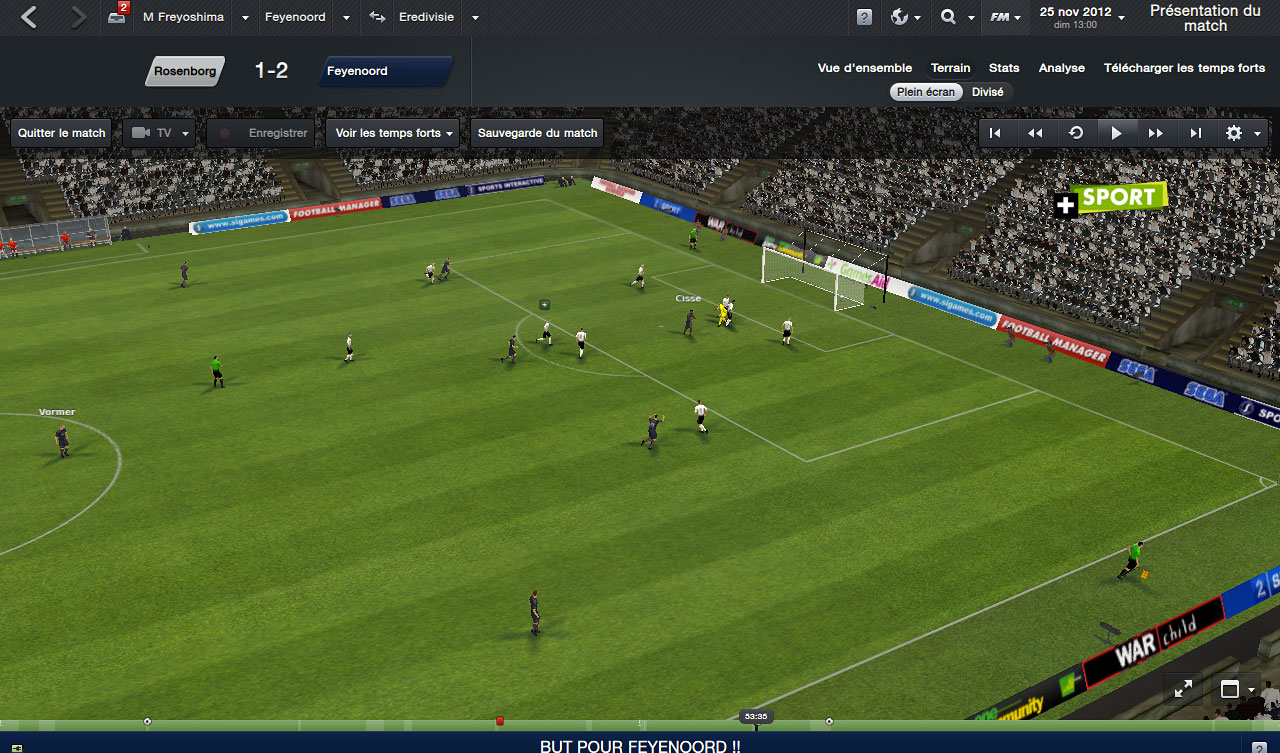
Task: Open the TV camera dropdown
Action: click(x=159, y=133)
